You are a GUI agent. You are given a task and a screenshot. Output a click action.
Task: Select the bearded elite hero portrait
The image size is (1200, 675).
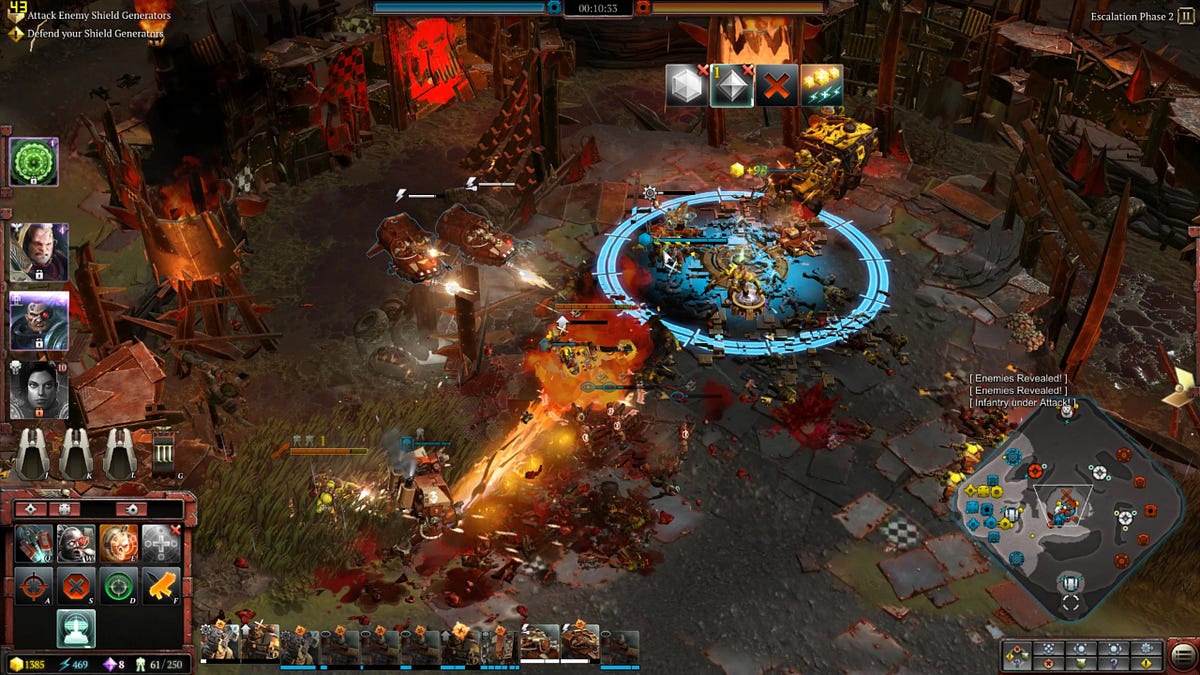click(x=39, y=252)
